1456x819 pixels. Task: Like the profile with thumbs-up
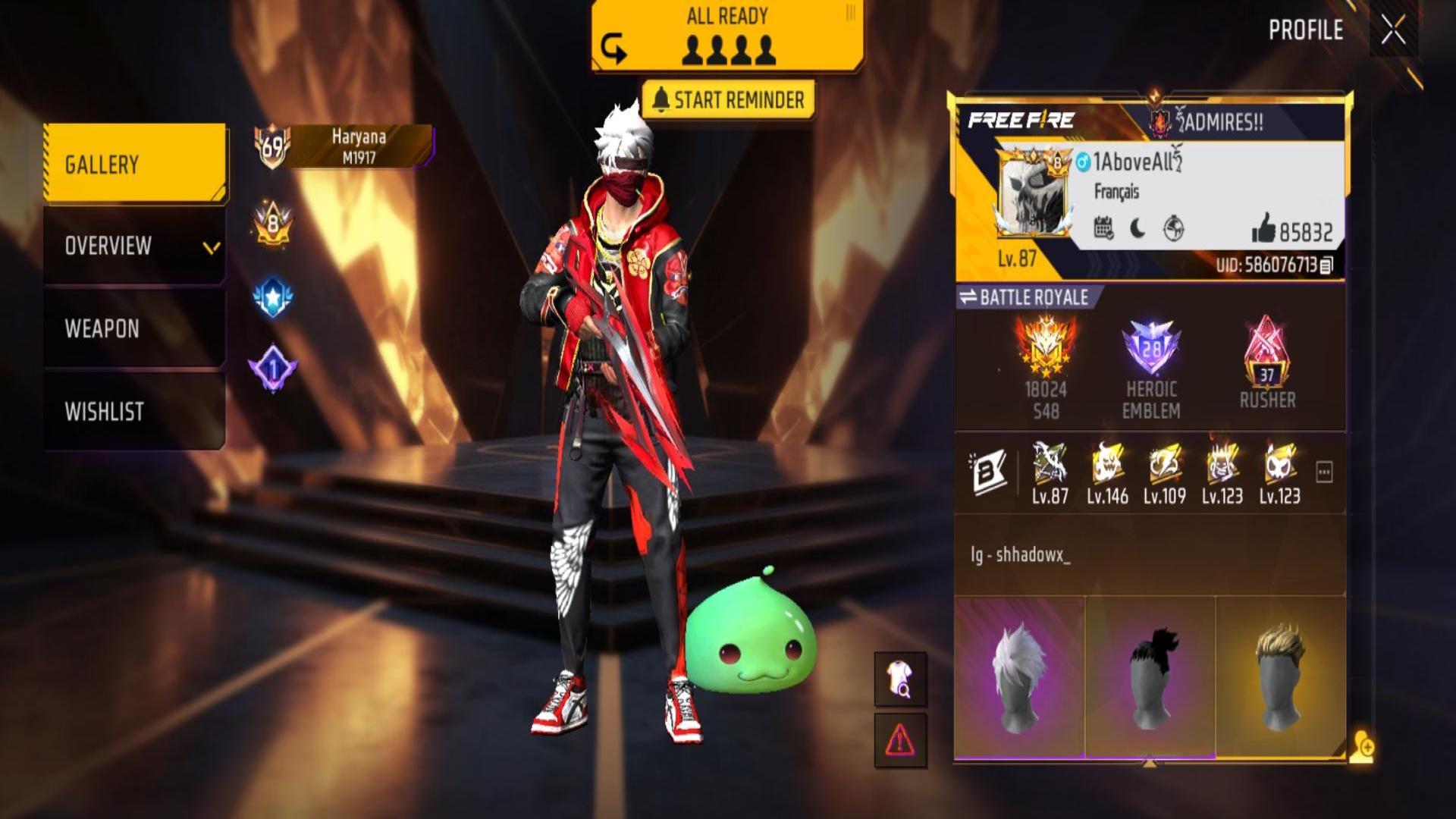pyautogui.click(x=1264, y=227)
